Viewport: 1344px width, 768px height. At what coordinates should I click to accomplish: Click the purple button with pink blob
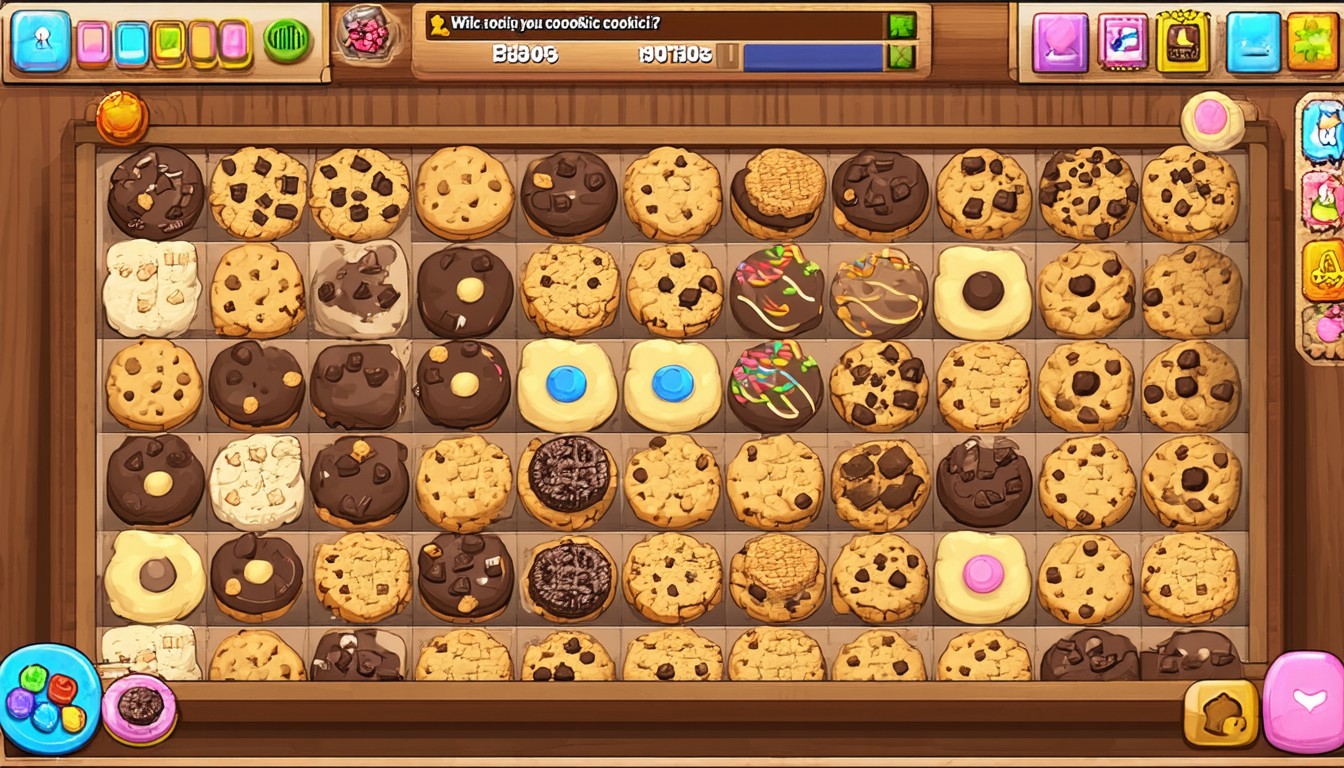[x=1060, y=42]
